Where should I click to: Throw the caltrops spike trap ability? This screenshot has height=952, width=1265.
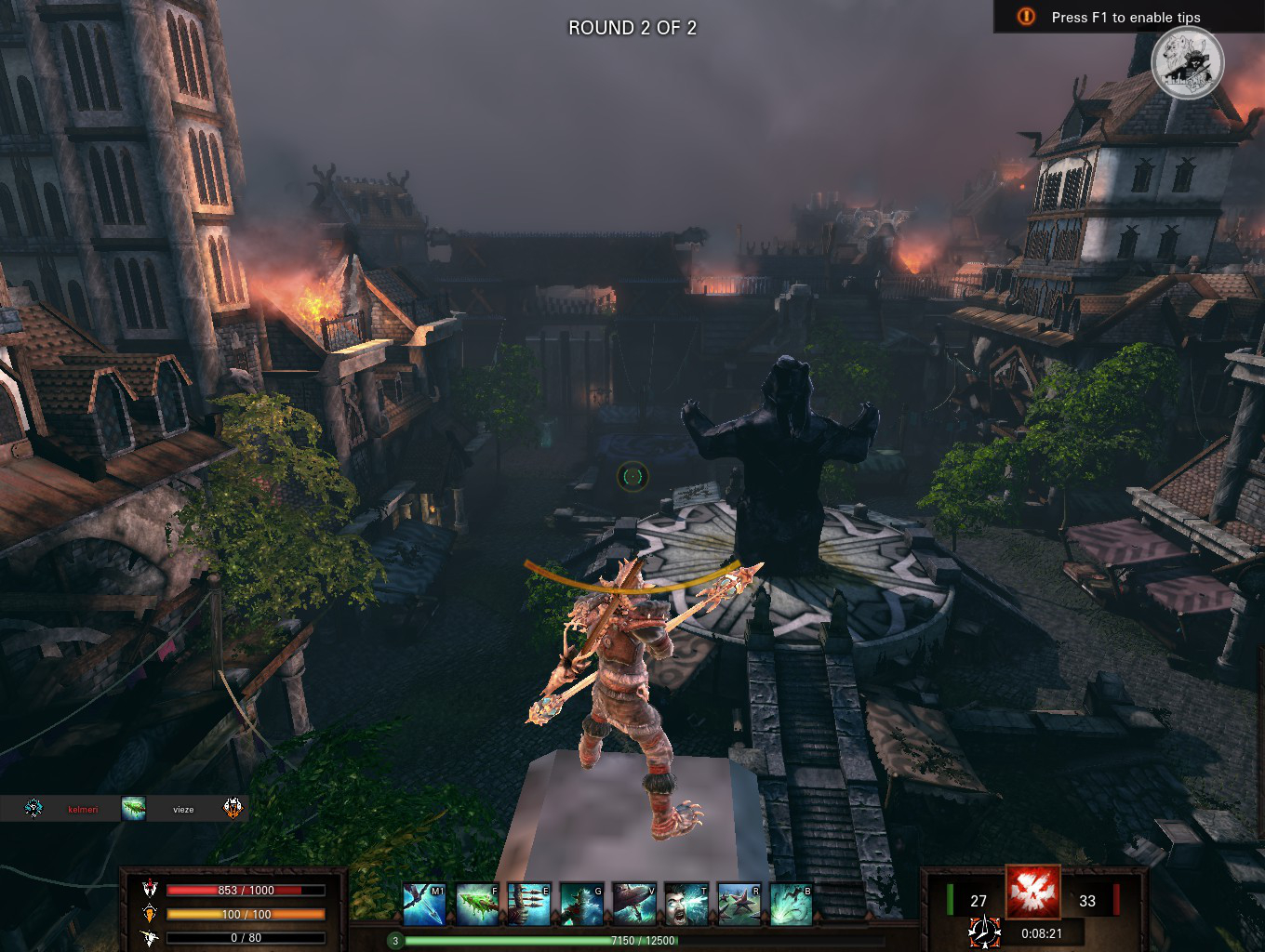pyautogui.click(x=739, y=905)
